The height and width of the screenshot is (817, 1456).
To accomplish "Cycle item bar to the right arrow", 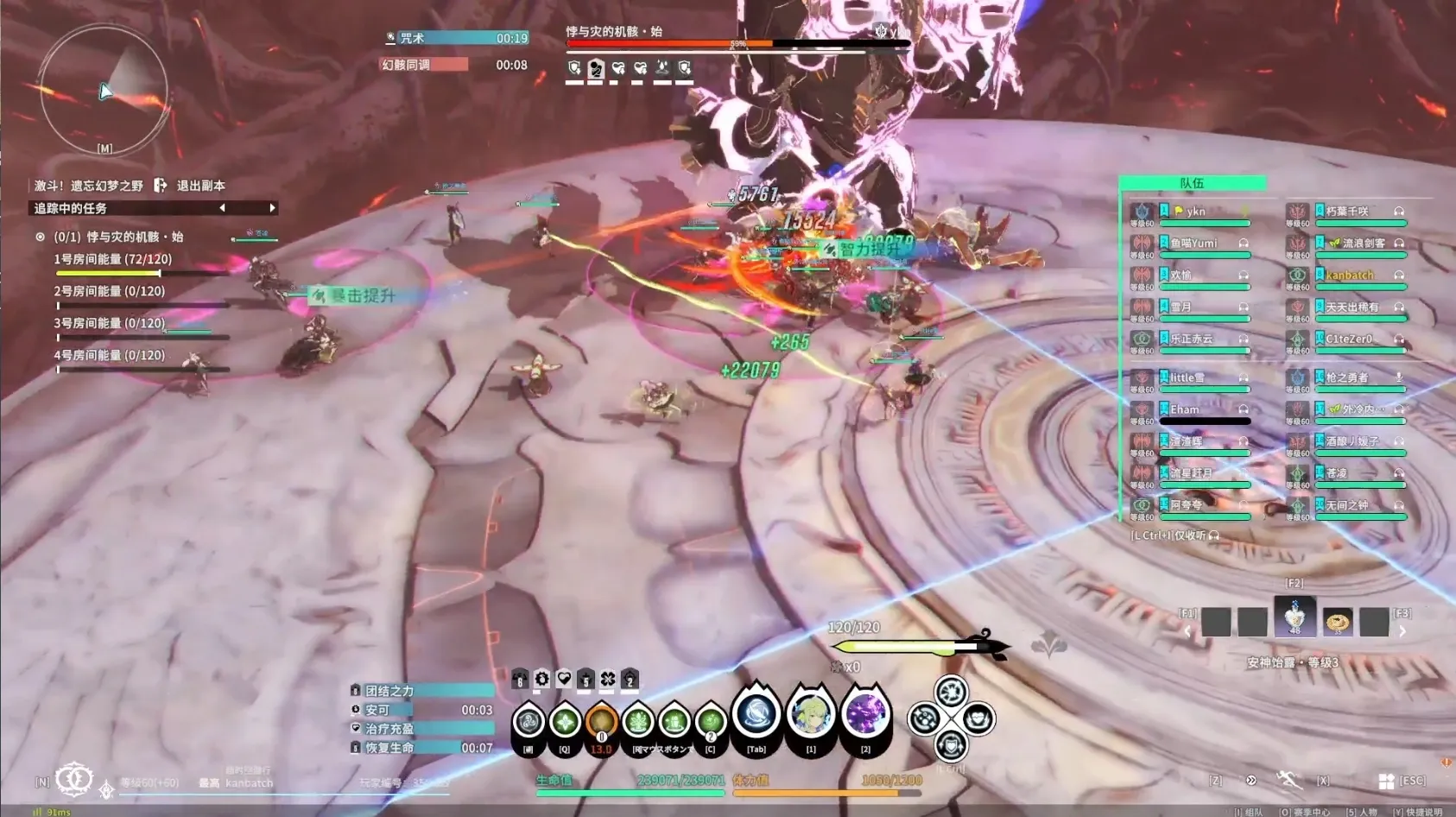I will [1402, 631].
